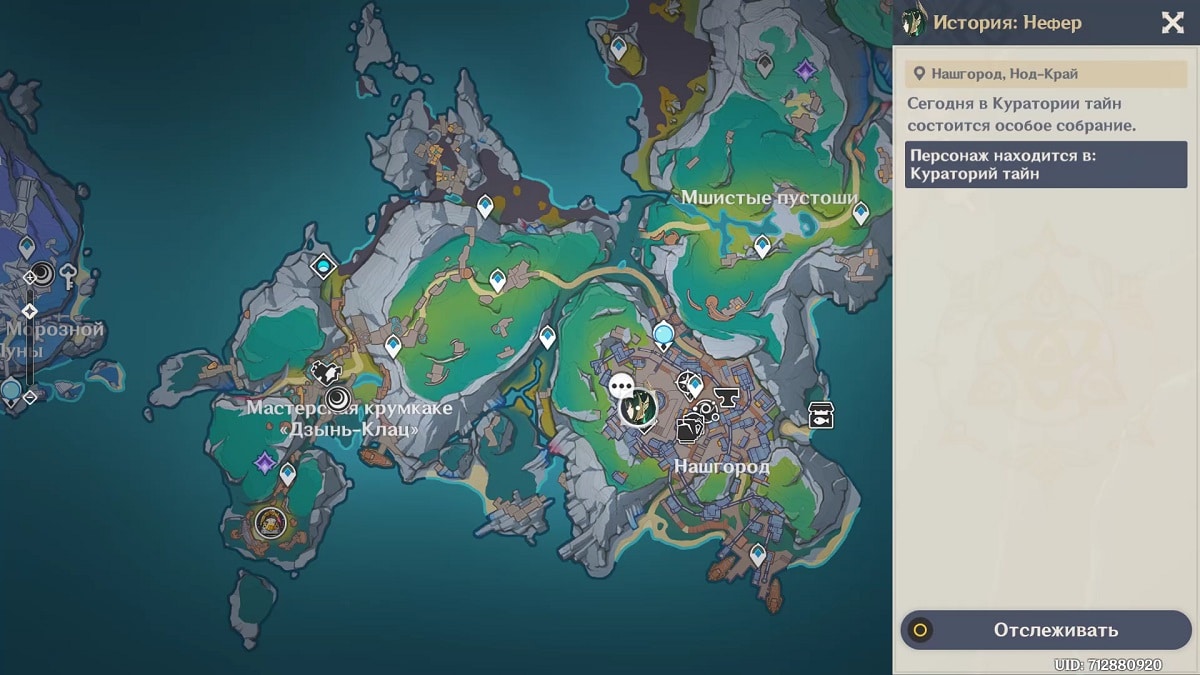Select the Нефер character quest marker

(637, 407)
